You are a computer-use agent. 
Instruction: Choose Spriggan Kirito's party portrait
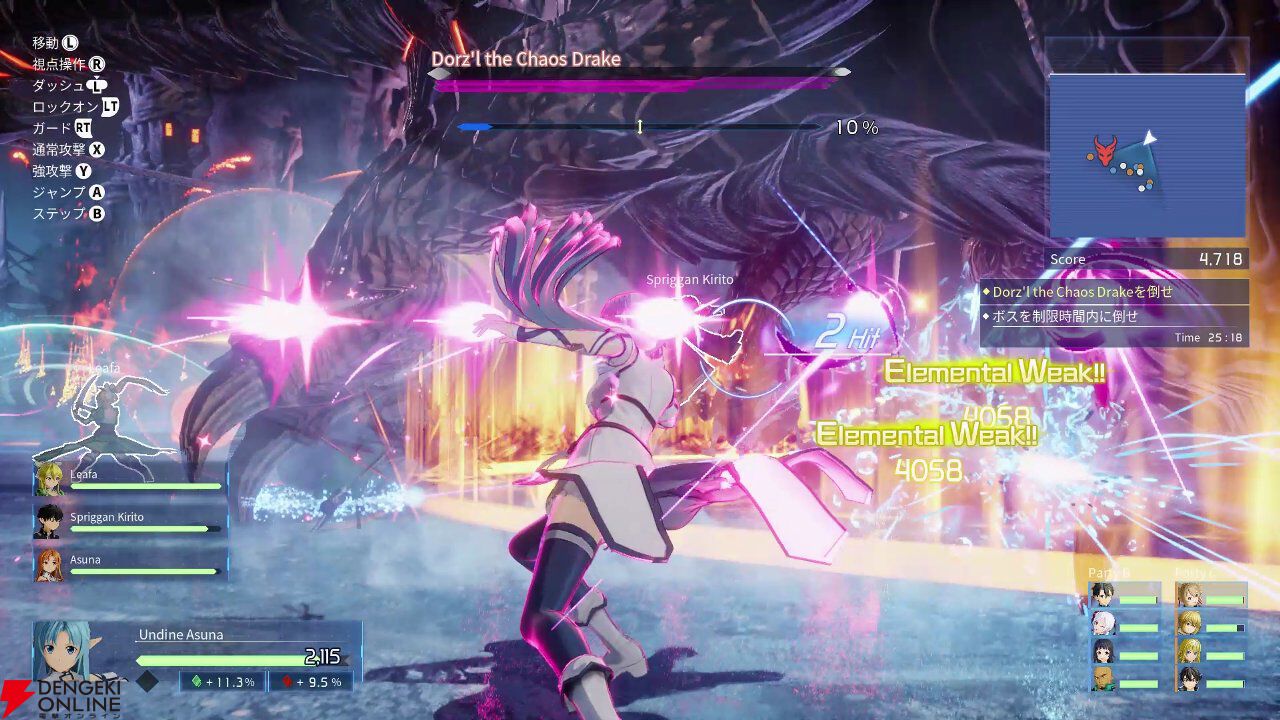[x=49, y=522]
